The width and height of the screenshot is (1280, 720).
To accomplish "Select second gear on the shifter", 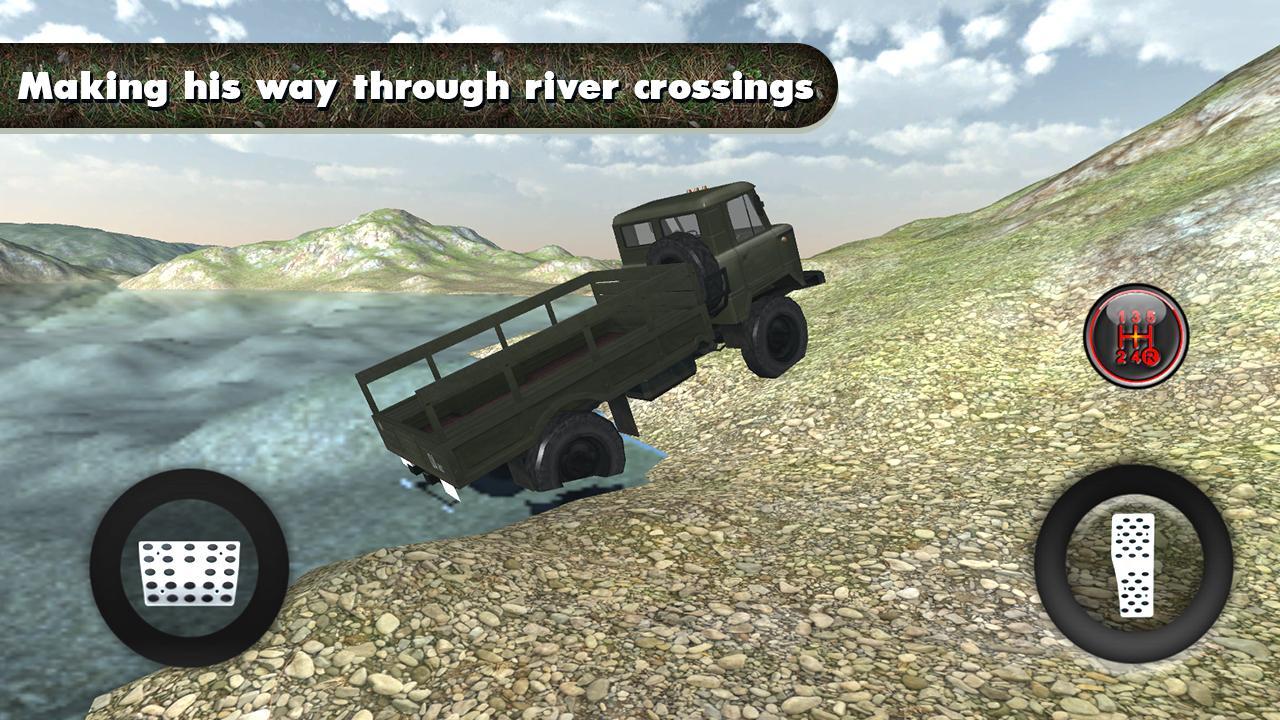I will [1121, 356].
